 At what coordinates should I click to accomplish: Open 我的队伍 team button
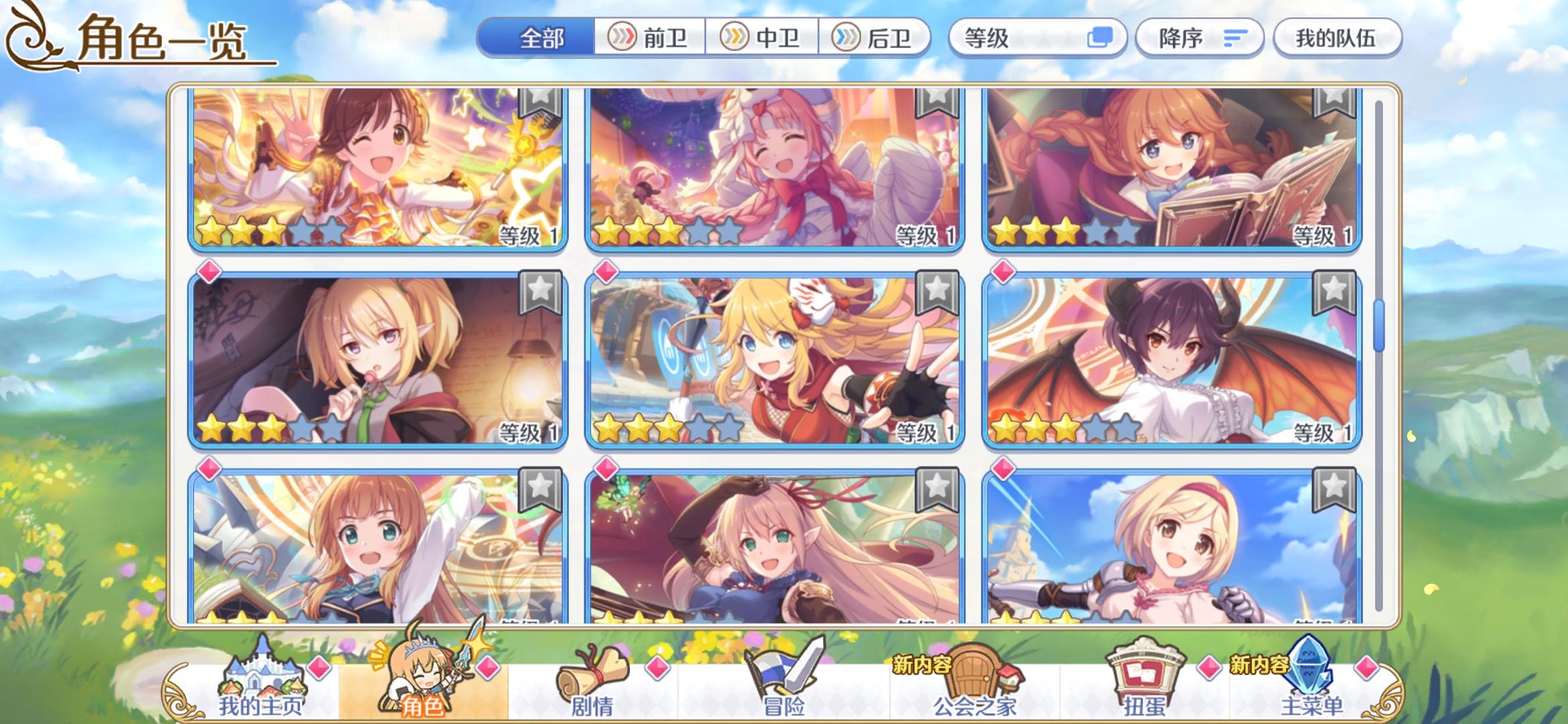pyautogui.click(x=1337, y=38)
